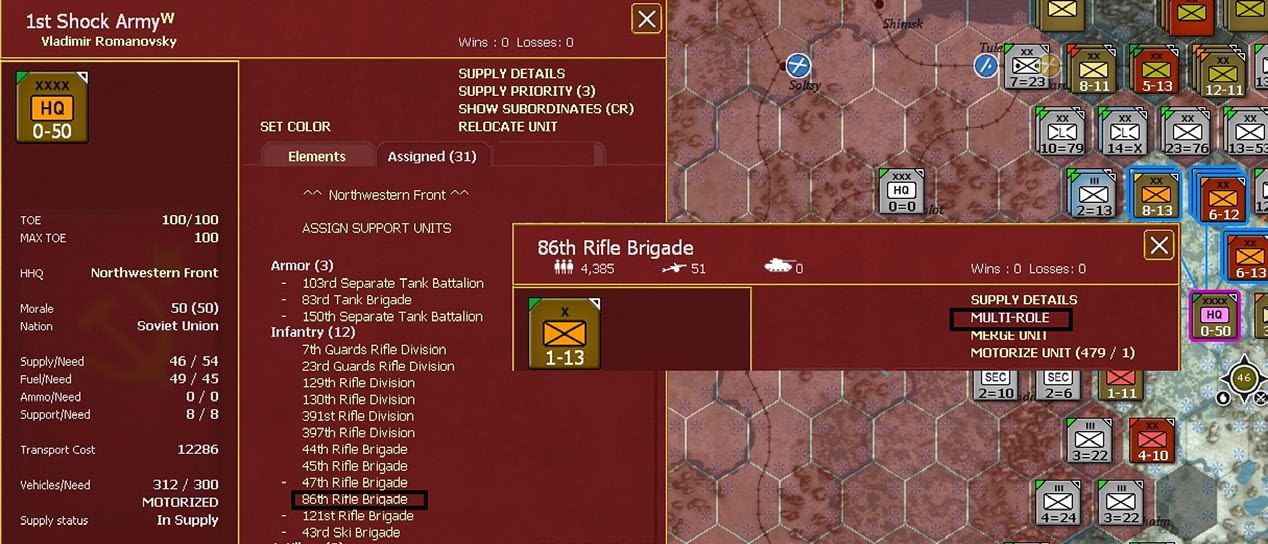
Task: Select 103rd Separate Tank Battalion
Action: pos(392,283)
